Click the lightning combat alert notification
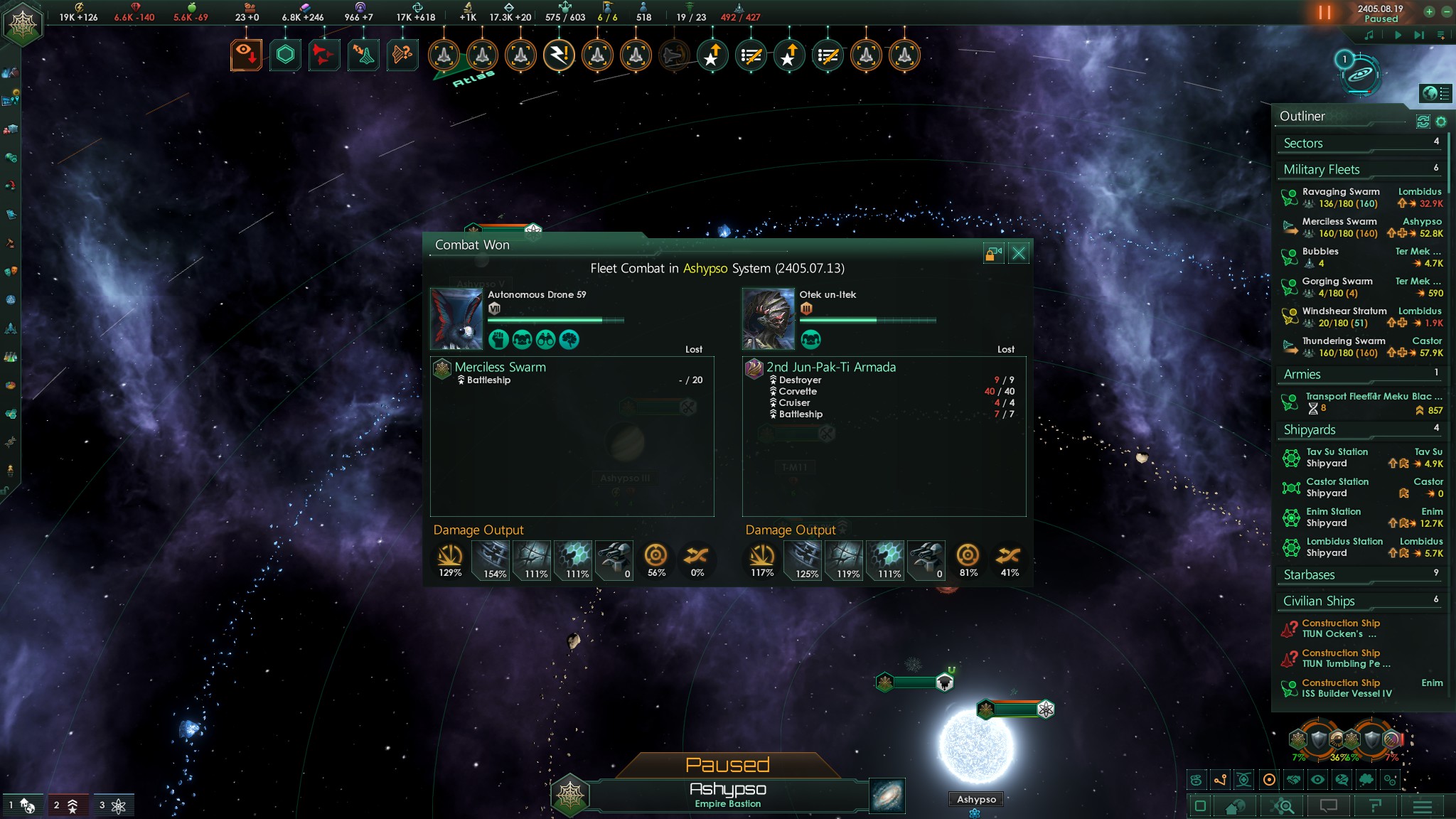 (559, 55)
